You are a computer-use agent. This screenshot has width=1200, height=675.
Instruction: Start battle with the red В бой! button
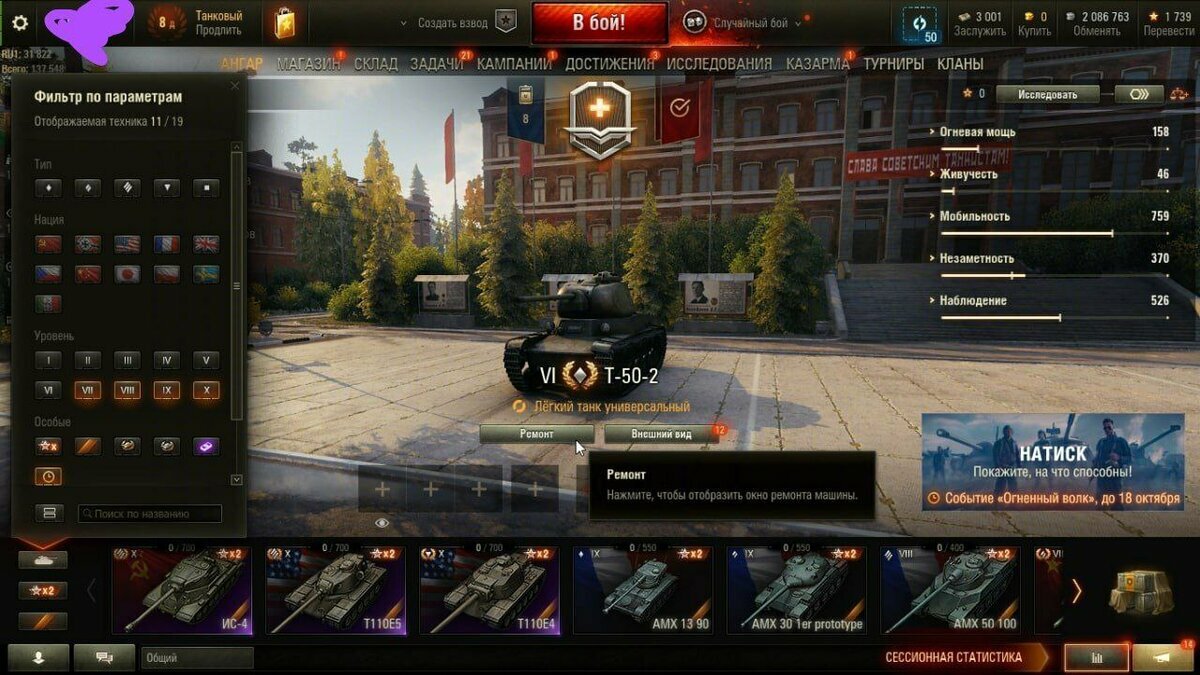pyautogui.click(x=599, y=22)
